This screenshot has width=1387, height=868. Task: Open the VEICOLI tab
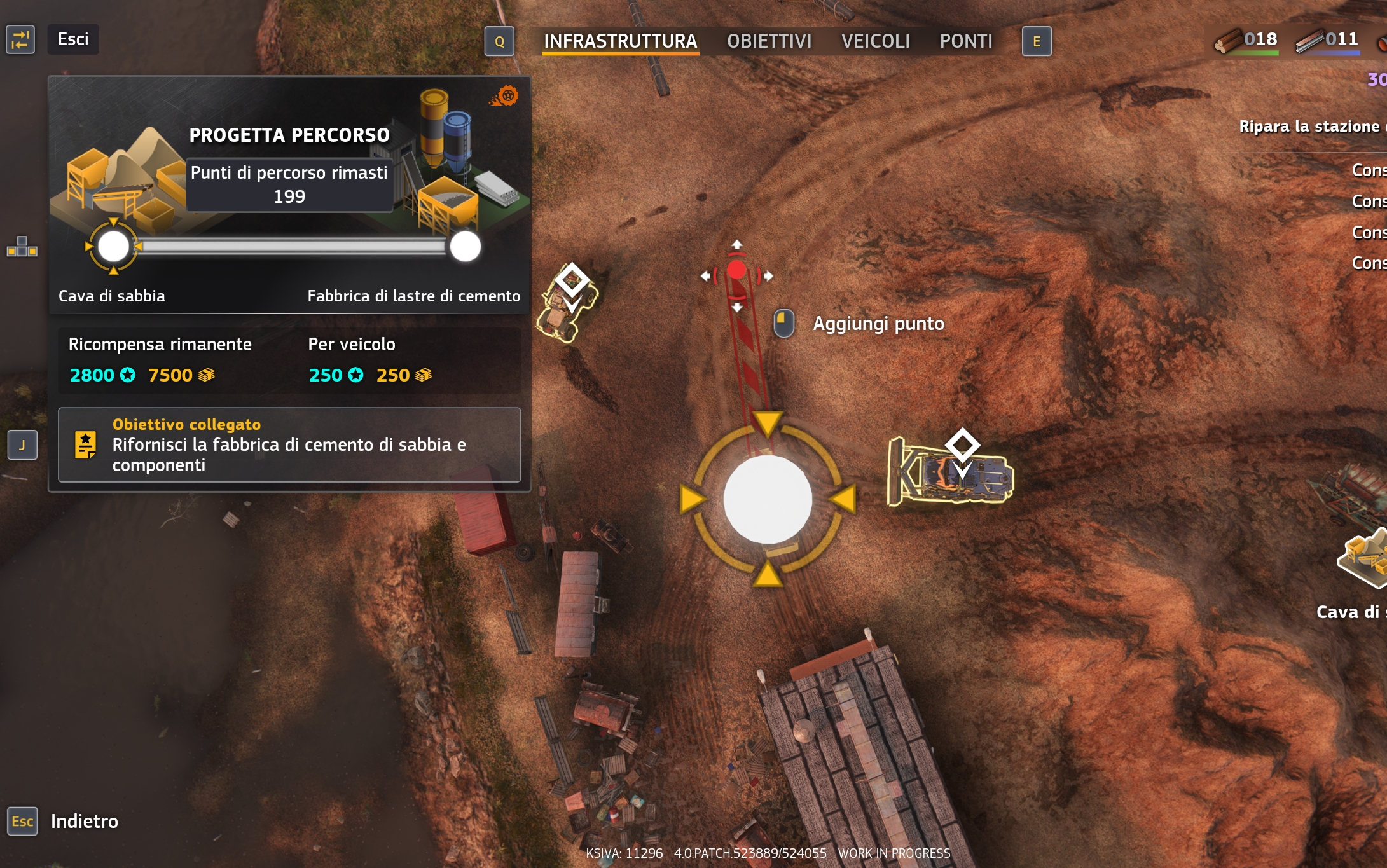(x=876, y=41)
